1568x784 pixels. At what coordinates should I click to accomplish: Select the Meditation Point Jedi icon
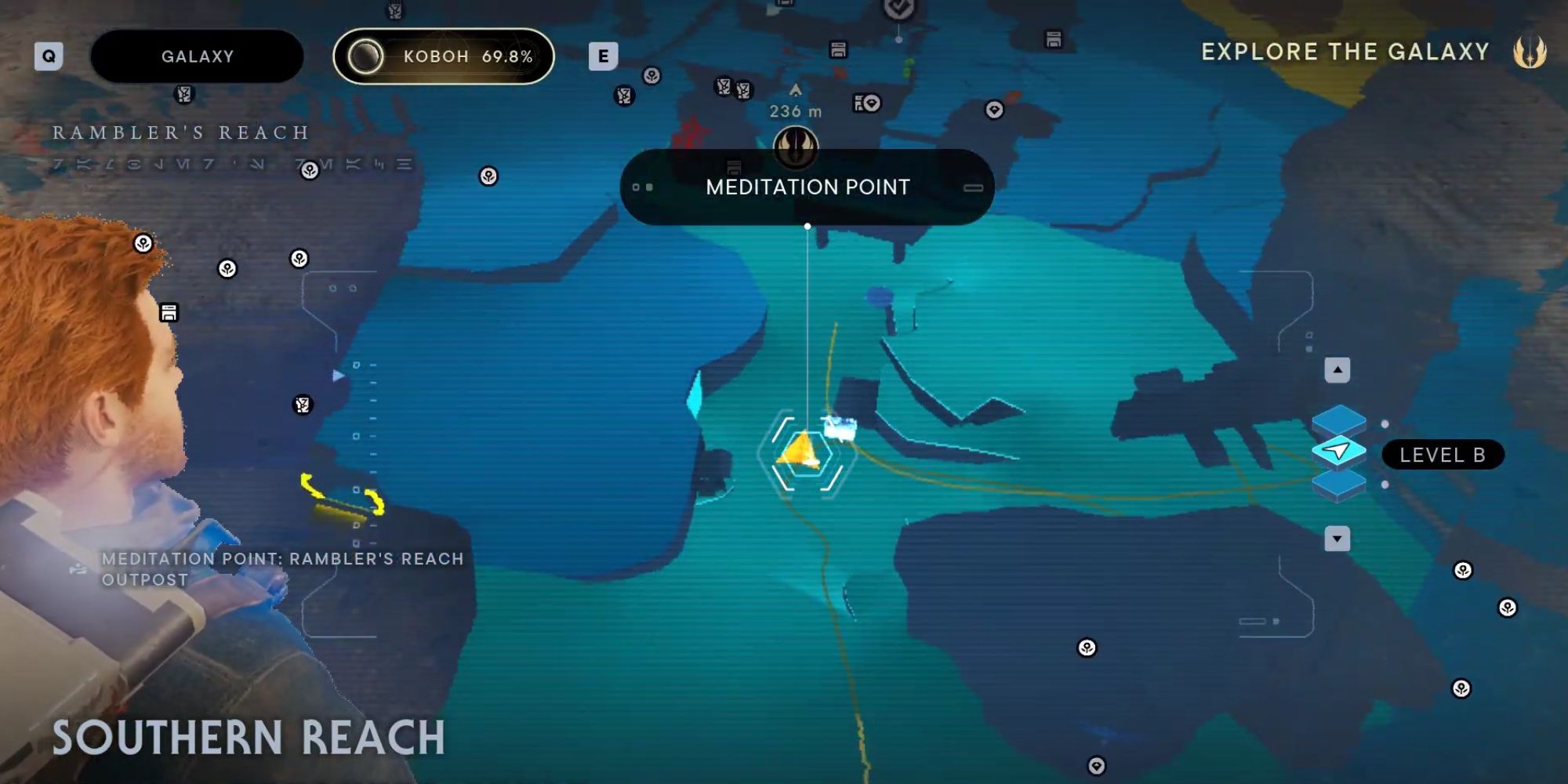coord(795,149)
